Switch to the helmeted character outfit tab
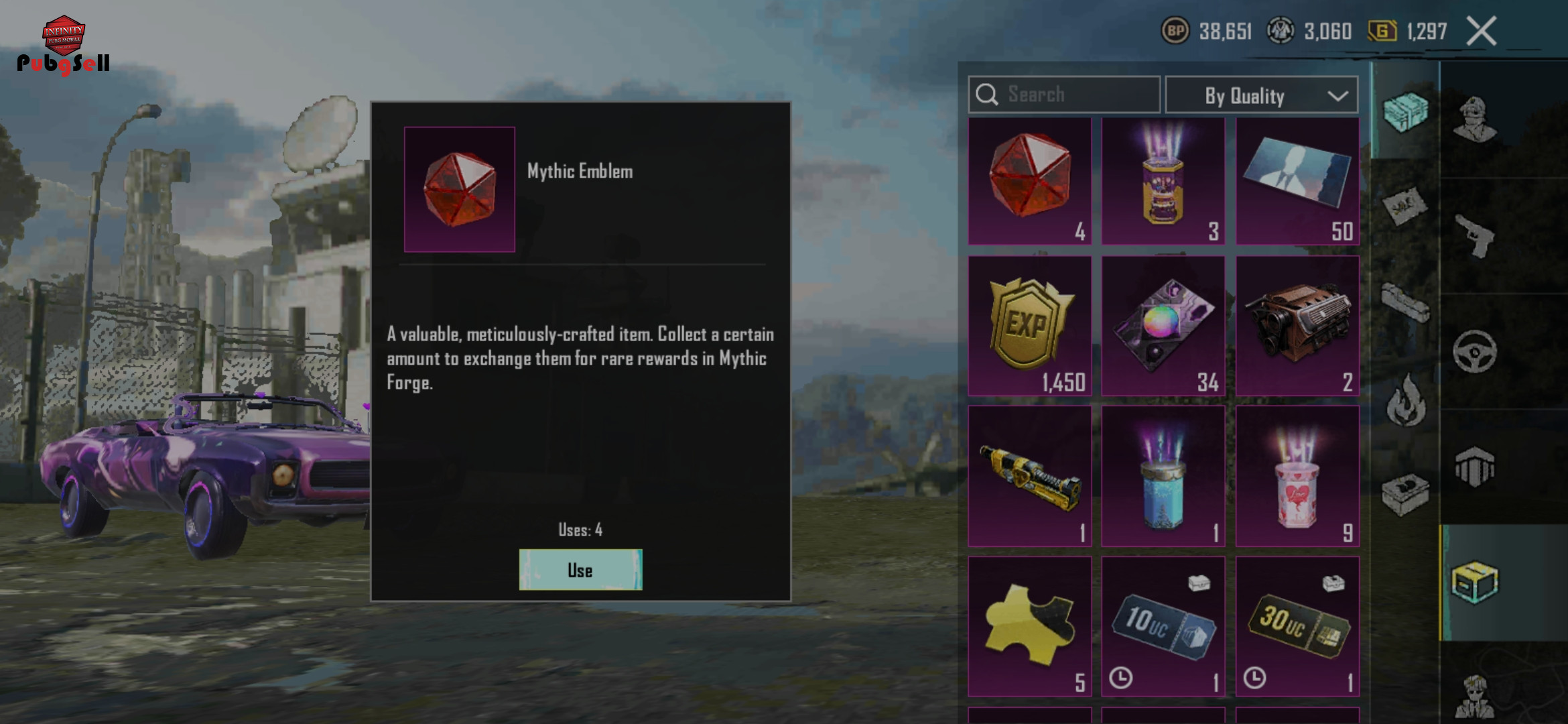The image size is (1568, 724). [1474, 119]
